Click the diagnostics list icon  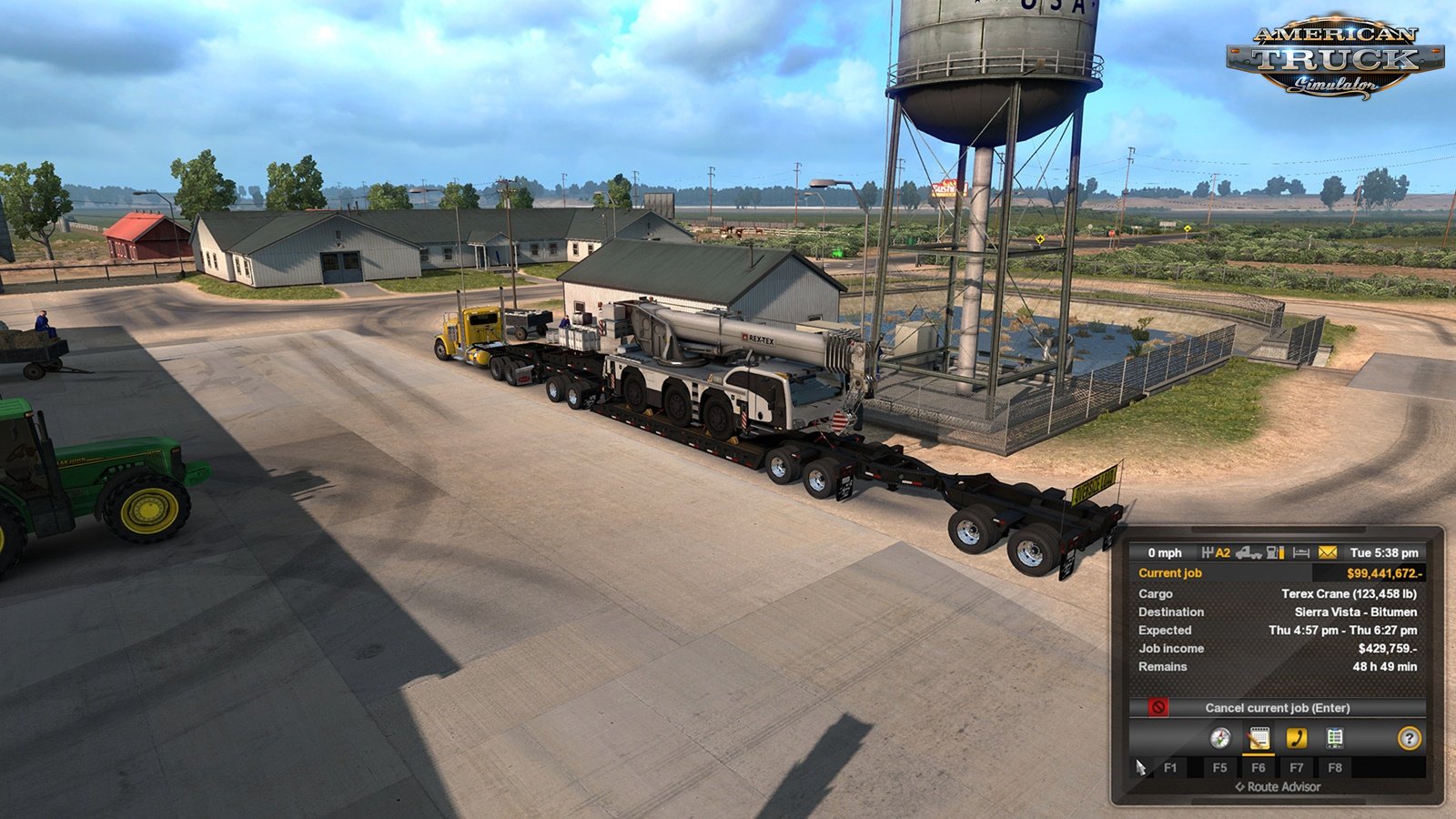pyautogui.click(x=1335, y=738)
